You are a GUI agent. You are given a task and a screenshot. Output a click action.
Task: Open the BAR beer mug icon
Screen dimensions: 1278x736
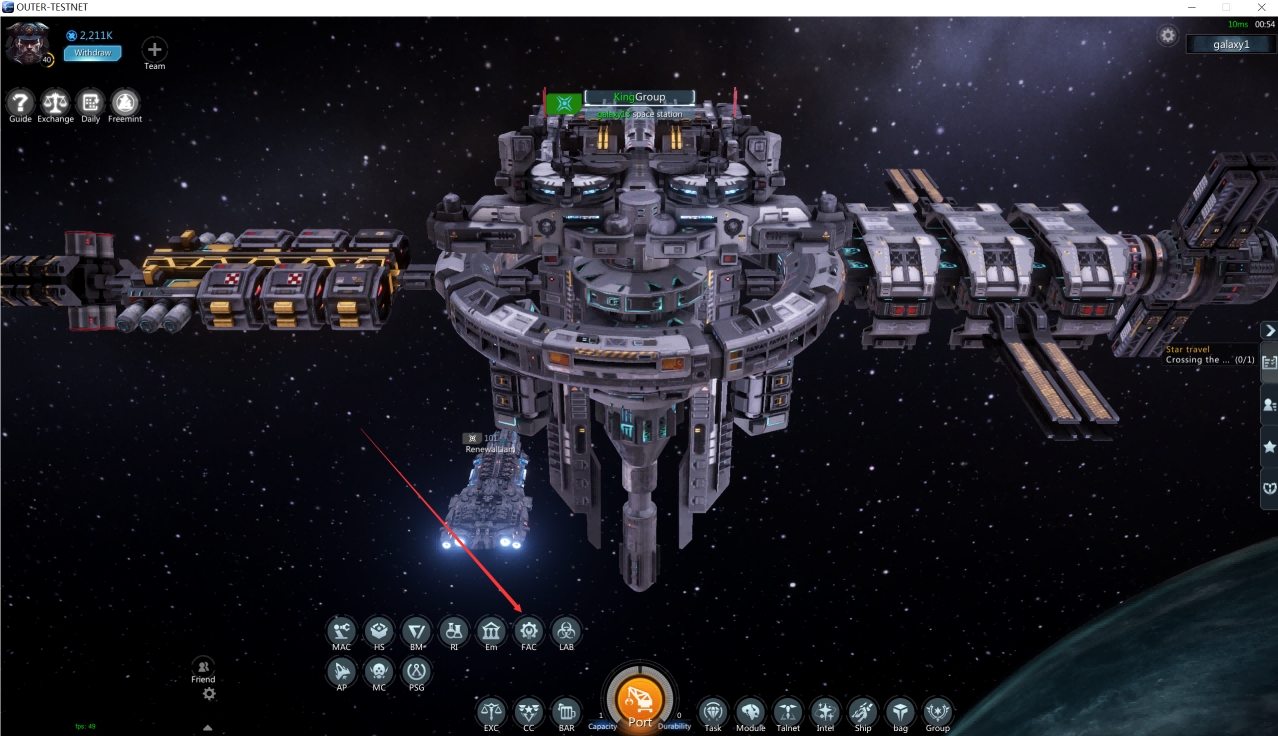566,712
